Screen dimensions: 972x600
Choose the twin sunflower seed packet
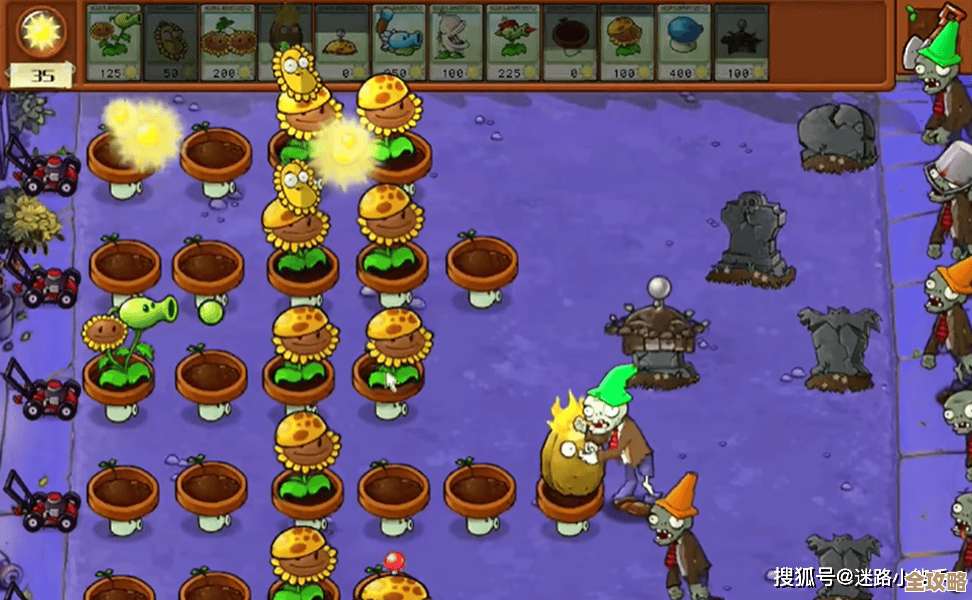(228, 42)
